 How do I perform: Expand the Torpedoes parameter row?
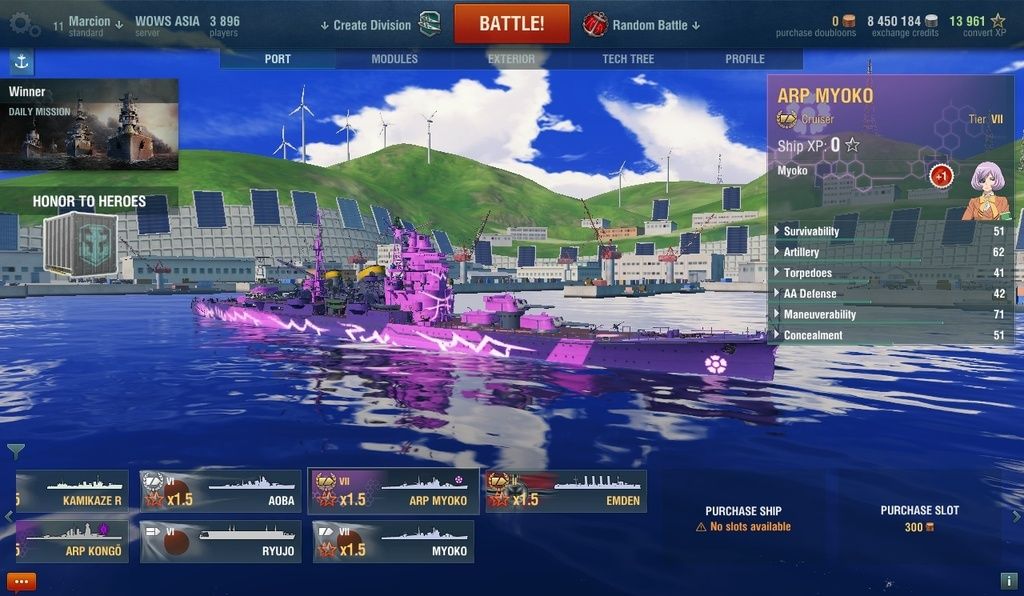[x=807, y=273]
